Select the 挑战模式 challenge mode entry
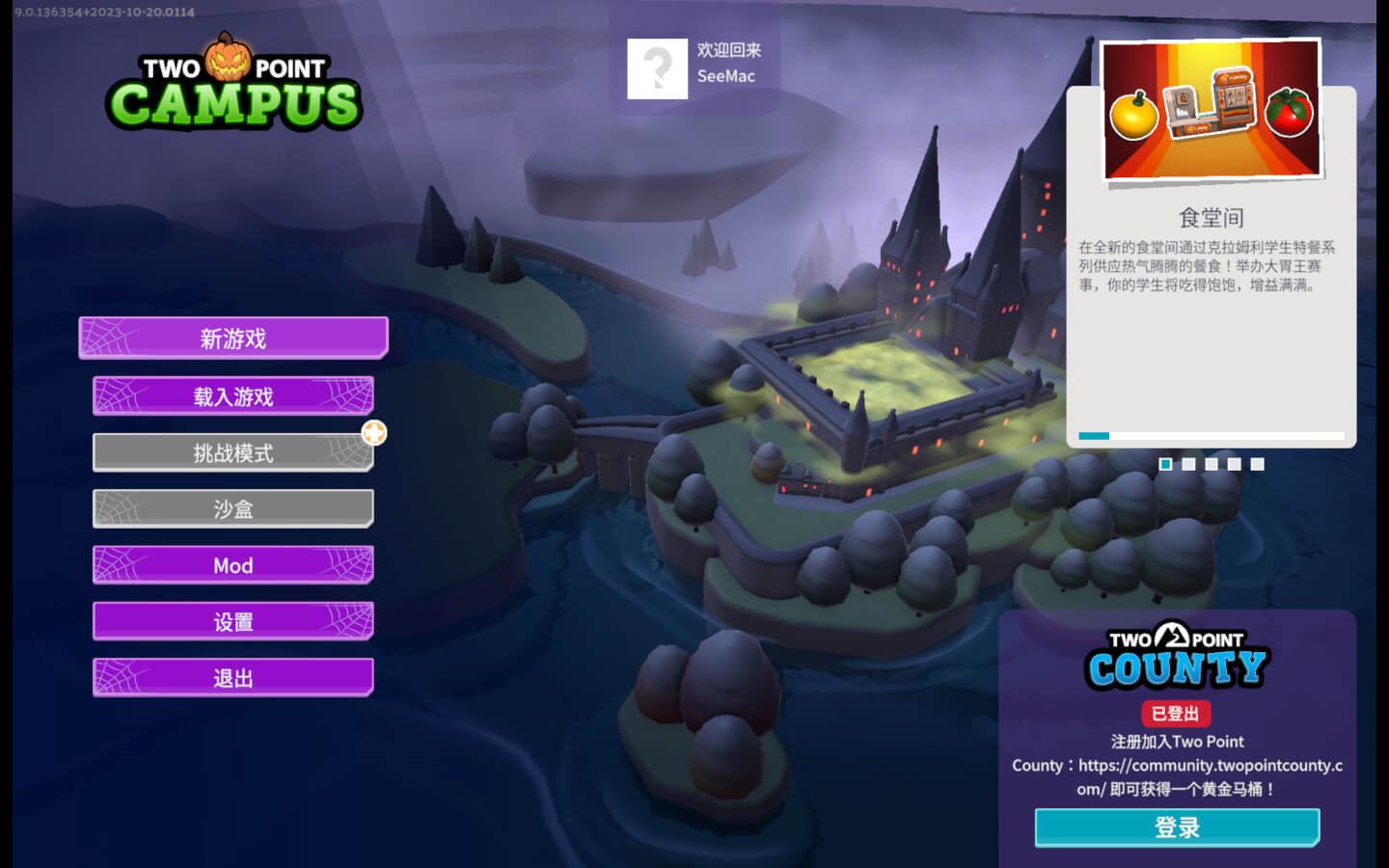 click(232, 452)
